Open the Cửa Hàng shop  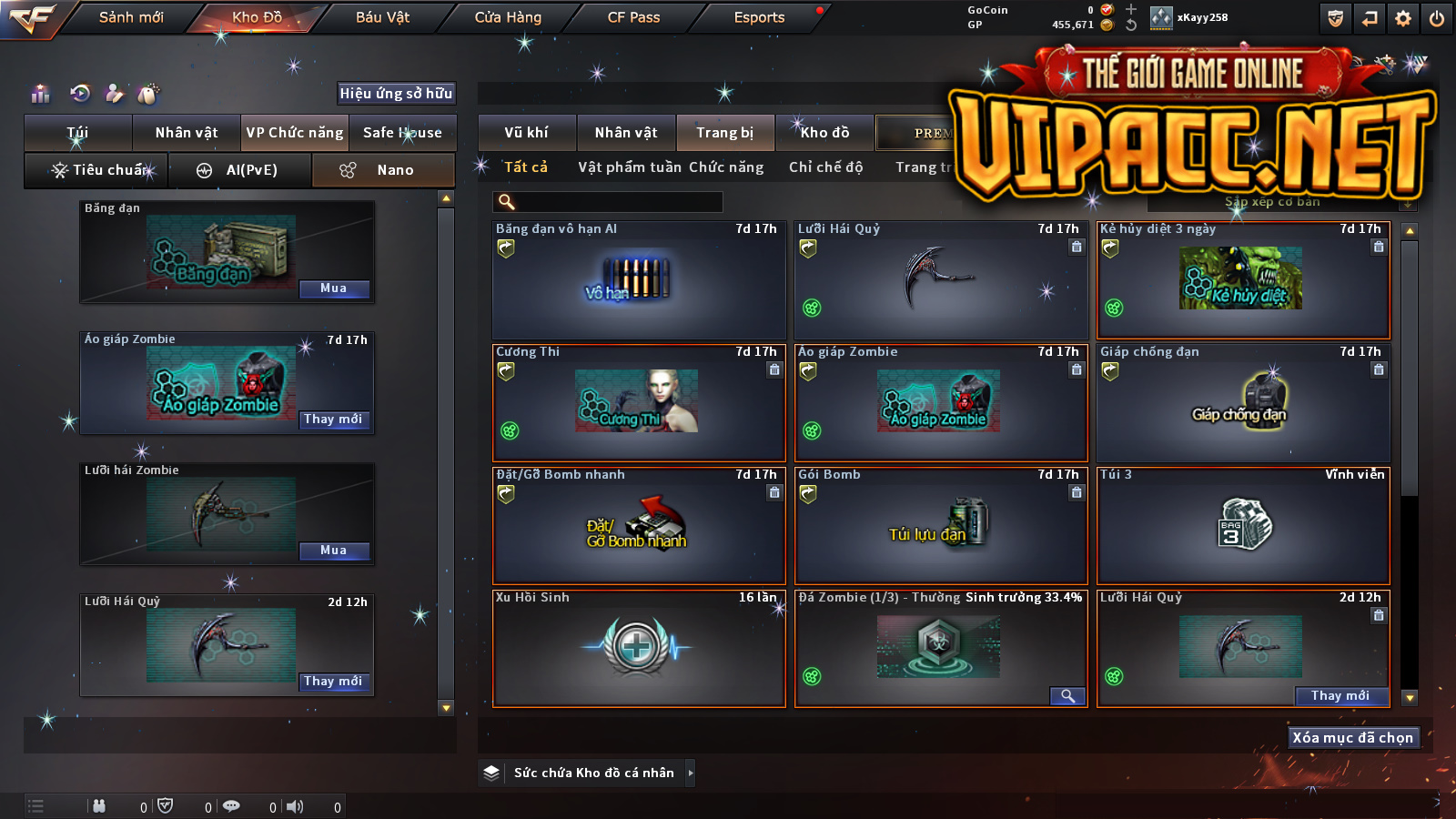coord(508,17)
